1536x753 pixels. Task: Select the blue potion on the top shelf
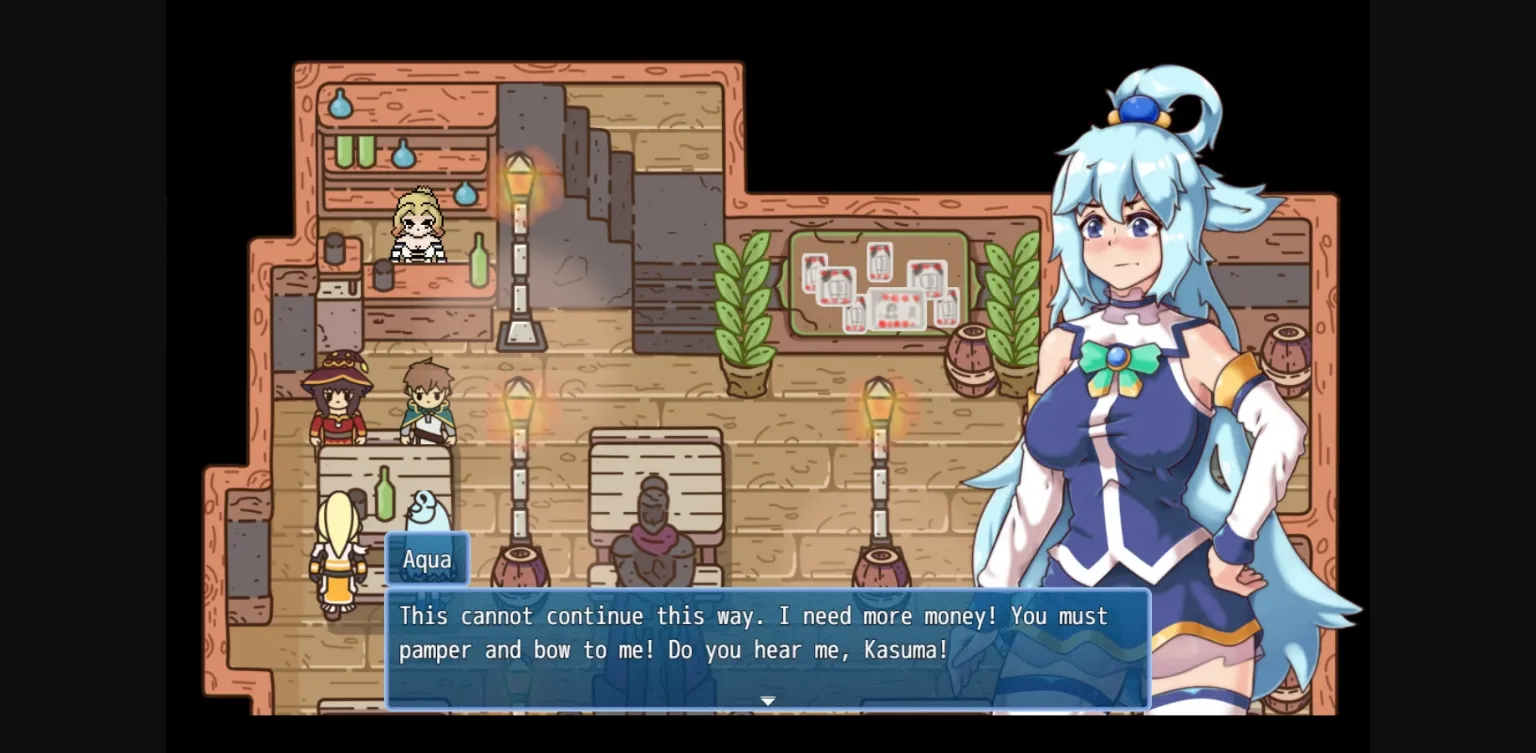(340, 103)
